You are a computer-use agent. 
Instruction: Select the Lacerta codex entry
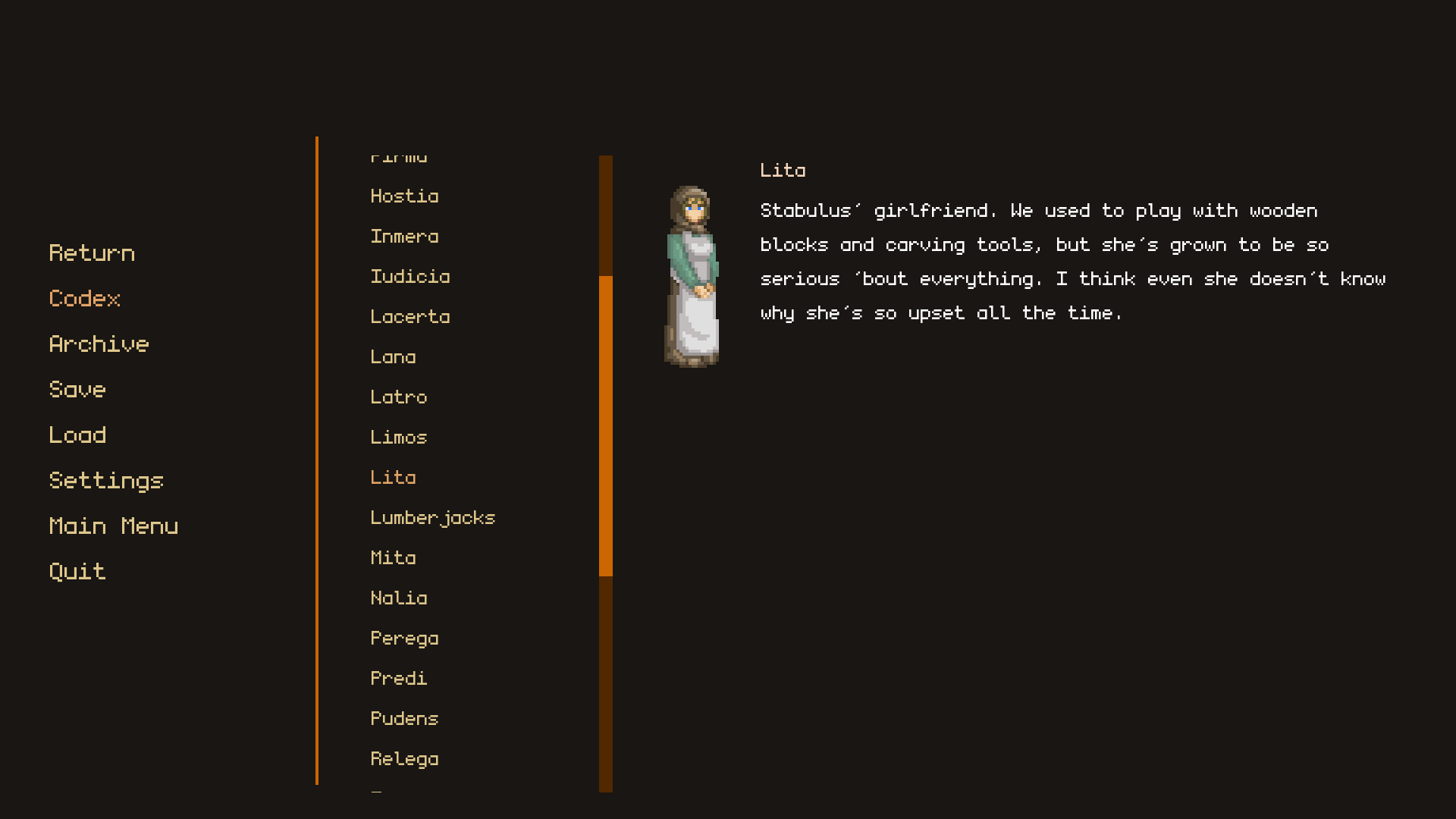tap(410, 316)
